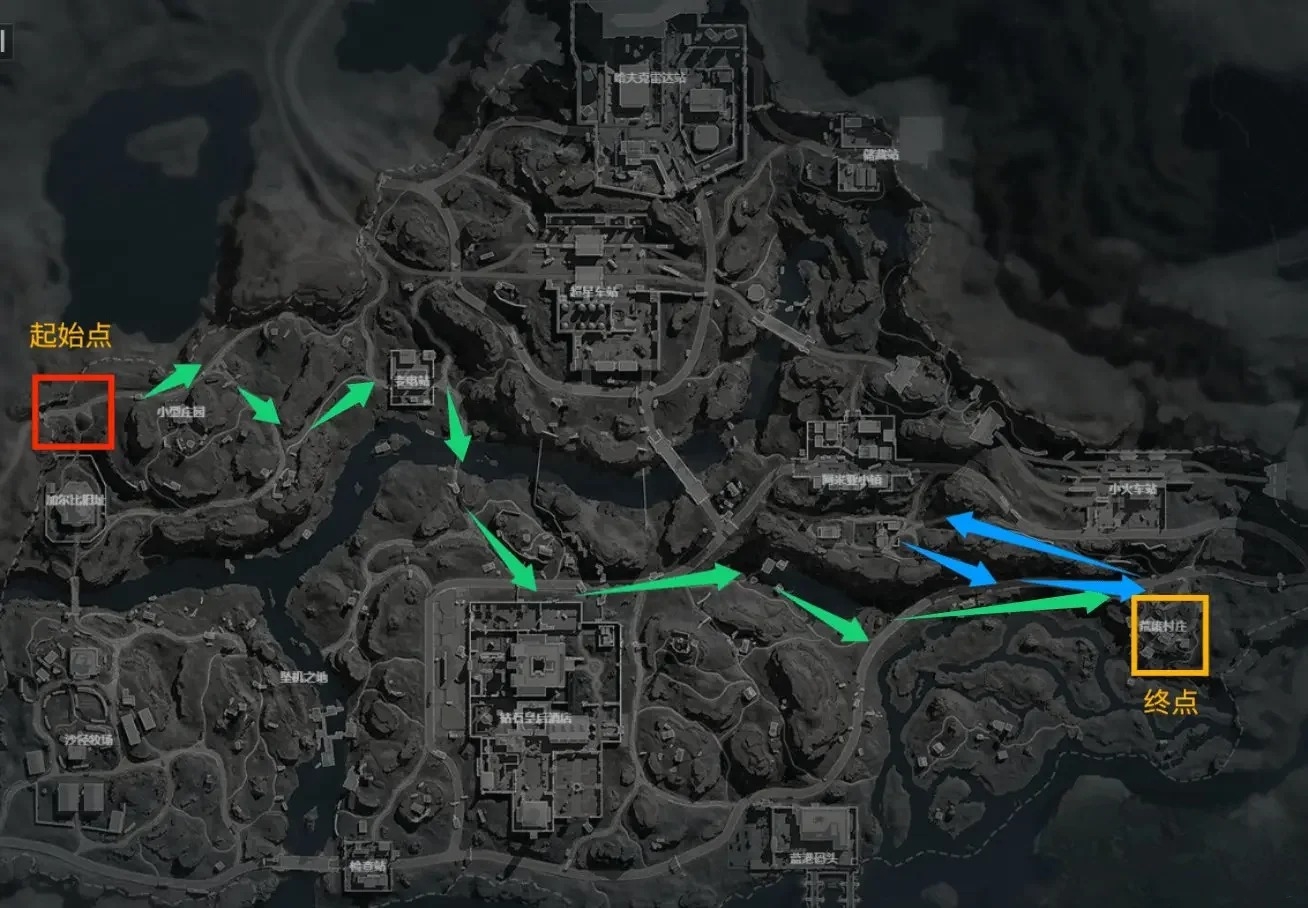
Task: Select the 小火车站 map label
Action: pyautogui.click(x=1131, y=489)
